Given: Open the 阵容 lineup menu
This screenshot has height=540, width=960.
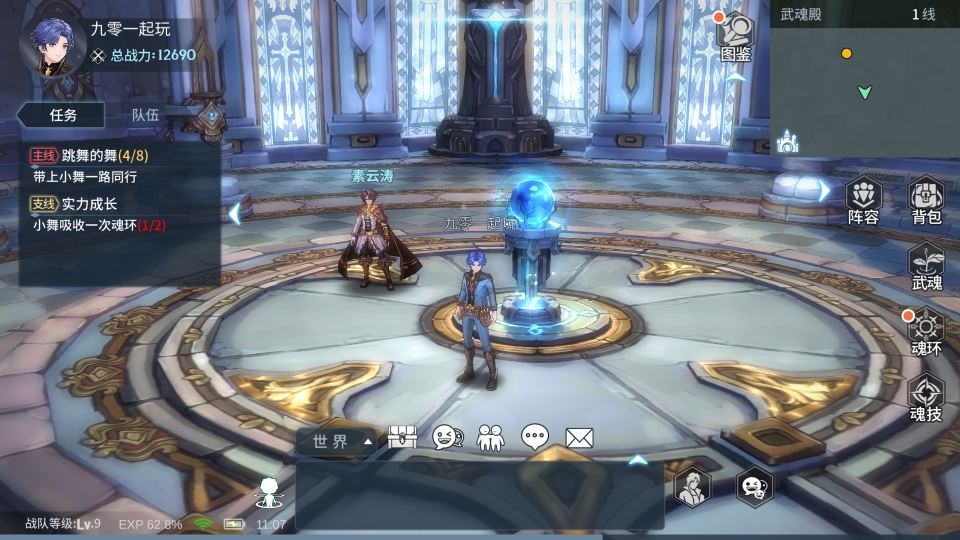Looking at the screenshot, I should pyautogui.click(x=863, y=199).
